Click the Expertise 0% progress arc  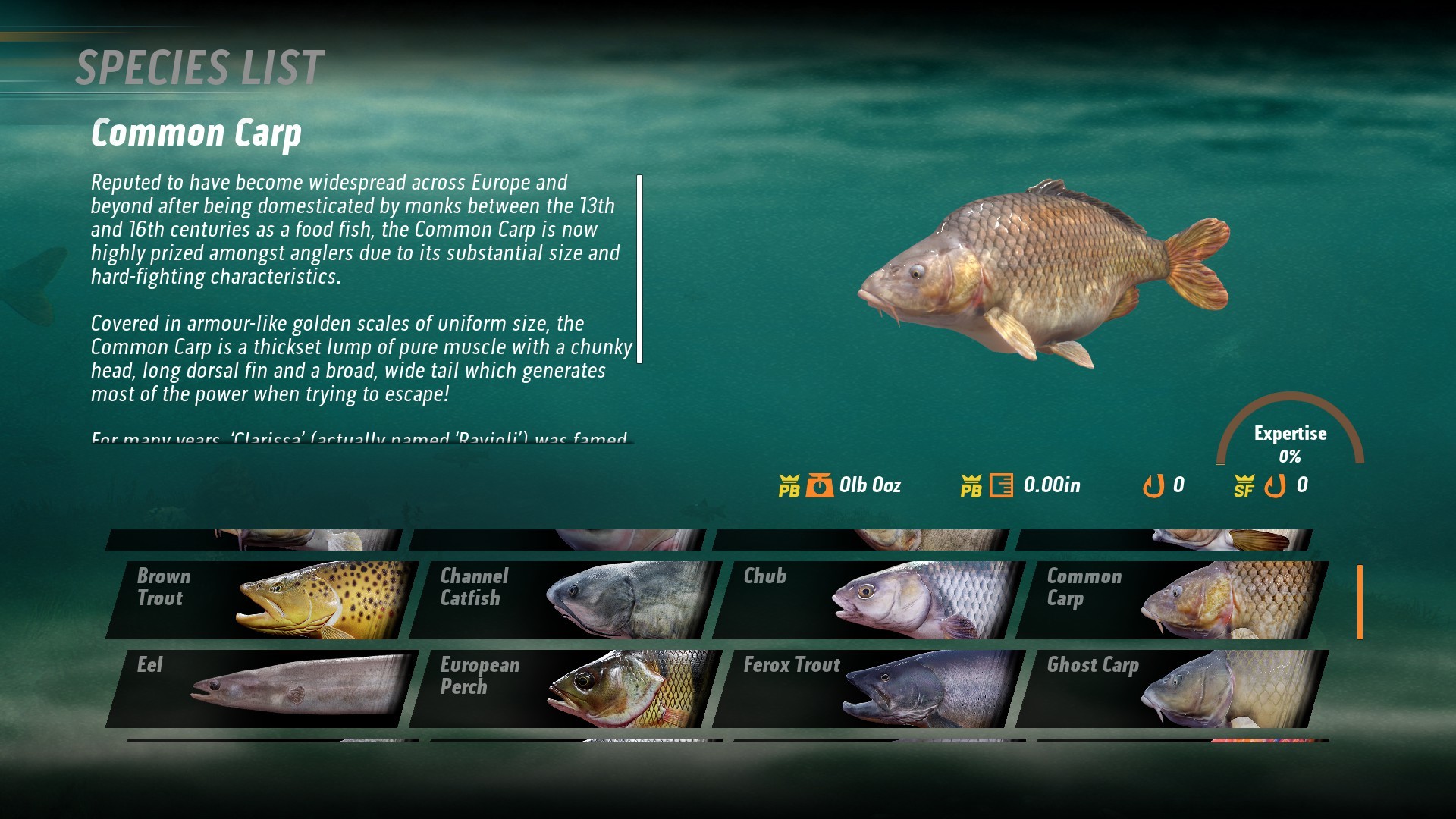[x=1291, y=432]
